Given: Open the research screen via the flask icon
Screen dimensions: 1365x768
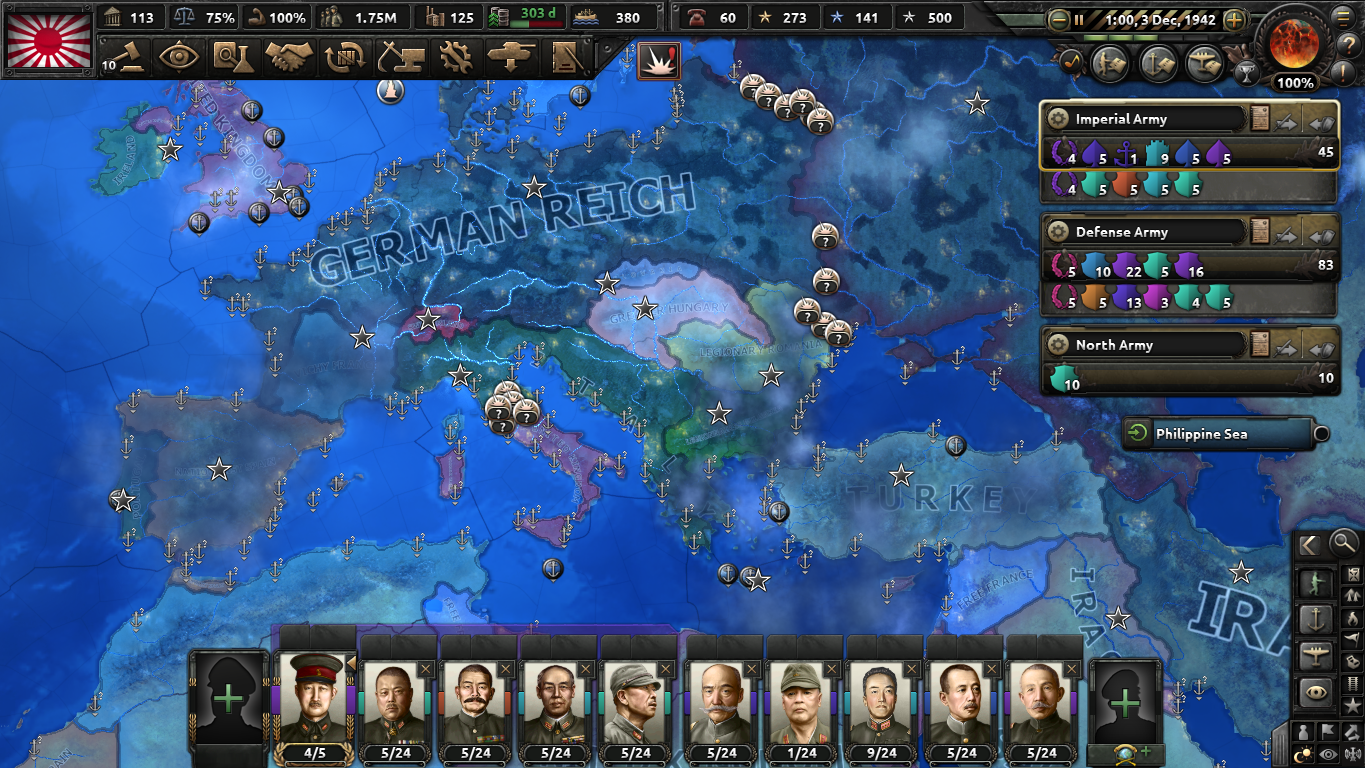Looking at the screenshot, I should pos(233,57).
